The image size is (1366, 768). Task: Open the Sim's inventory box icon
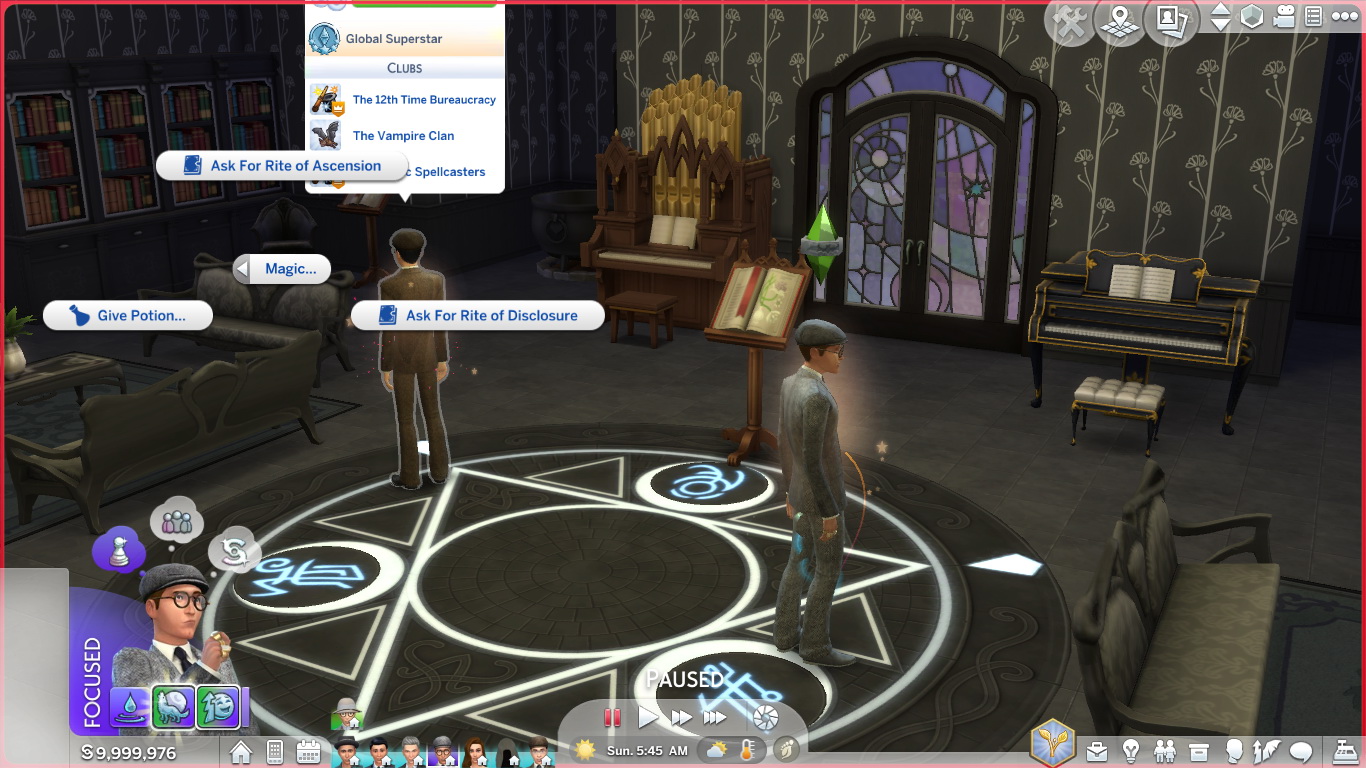coord(1198,752)
